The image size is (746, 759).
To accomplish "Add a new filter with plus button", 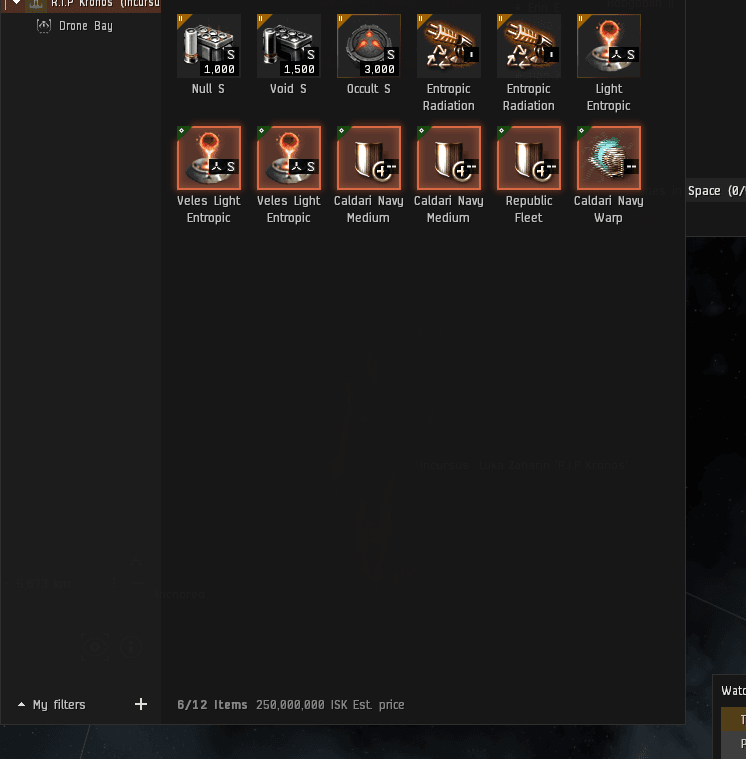I will [x=141, y=704].
